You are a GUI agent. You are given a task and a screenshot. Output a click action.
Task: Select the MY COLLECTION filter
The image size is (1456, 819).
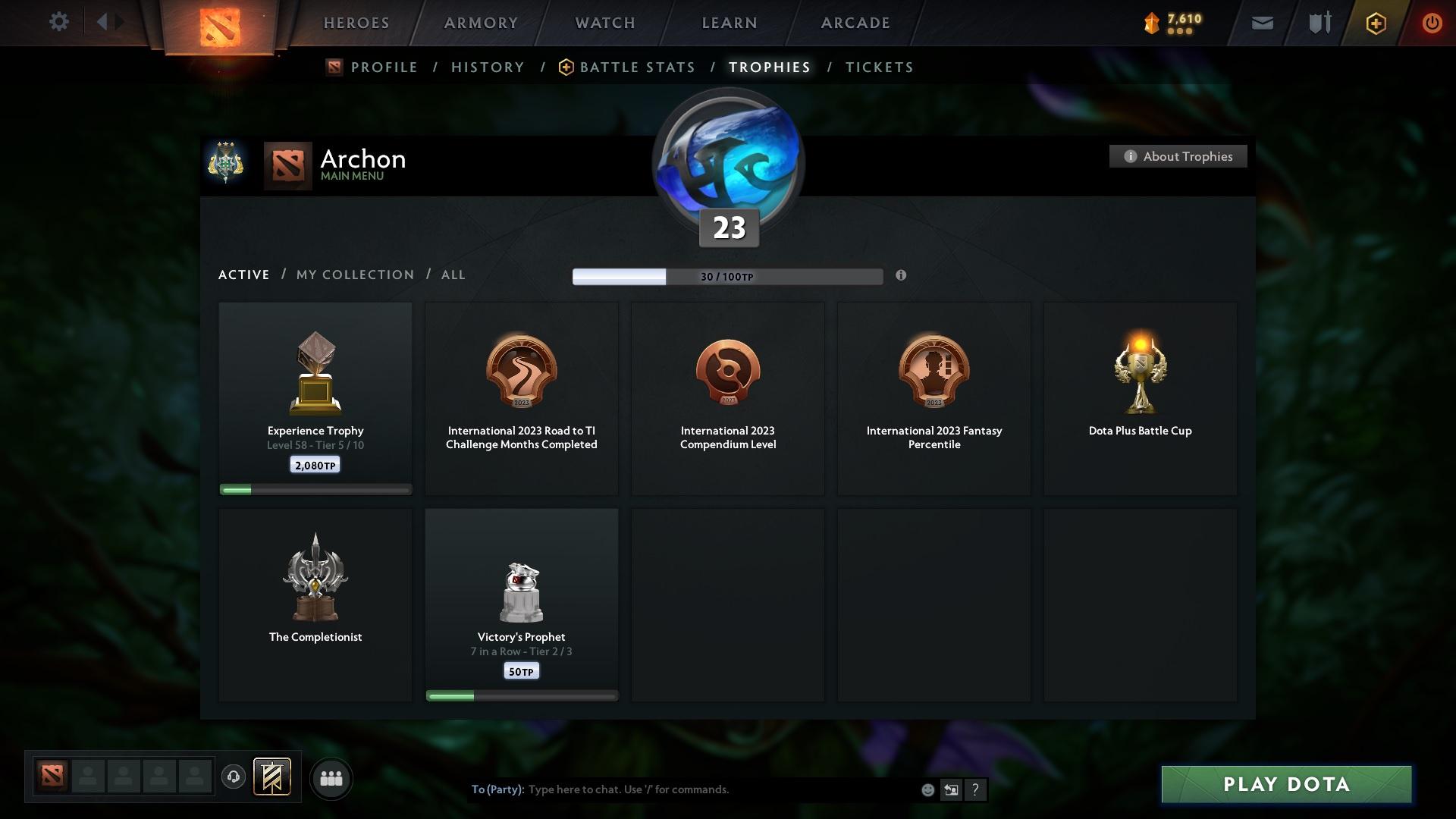coord(354,275)
